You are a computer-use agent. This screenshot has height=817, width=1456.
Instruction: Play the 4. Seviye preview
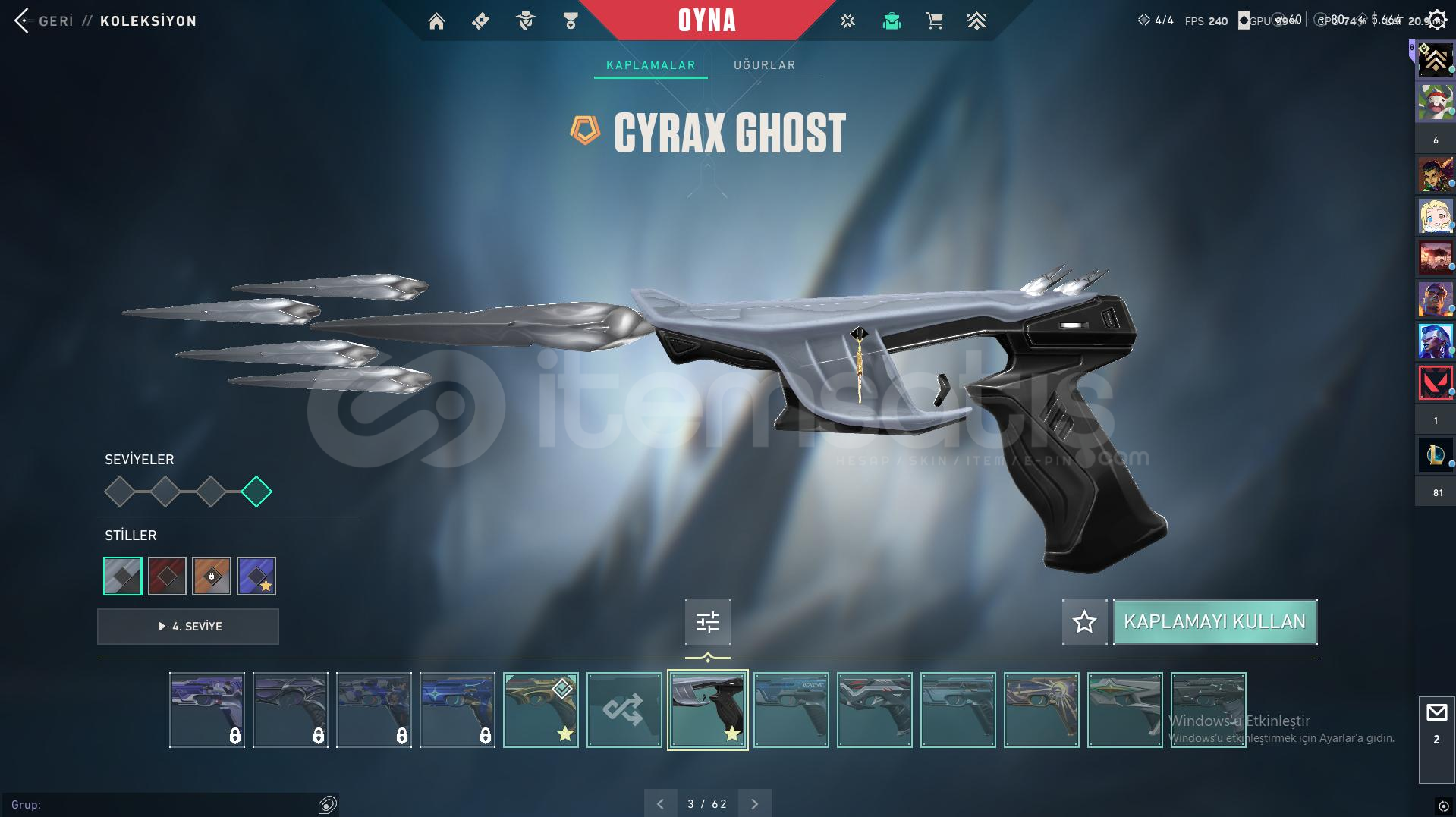(188, 627)
